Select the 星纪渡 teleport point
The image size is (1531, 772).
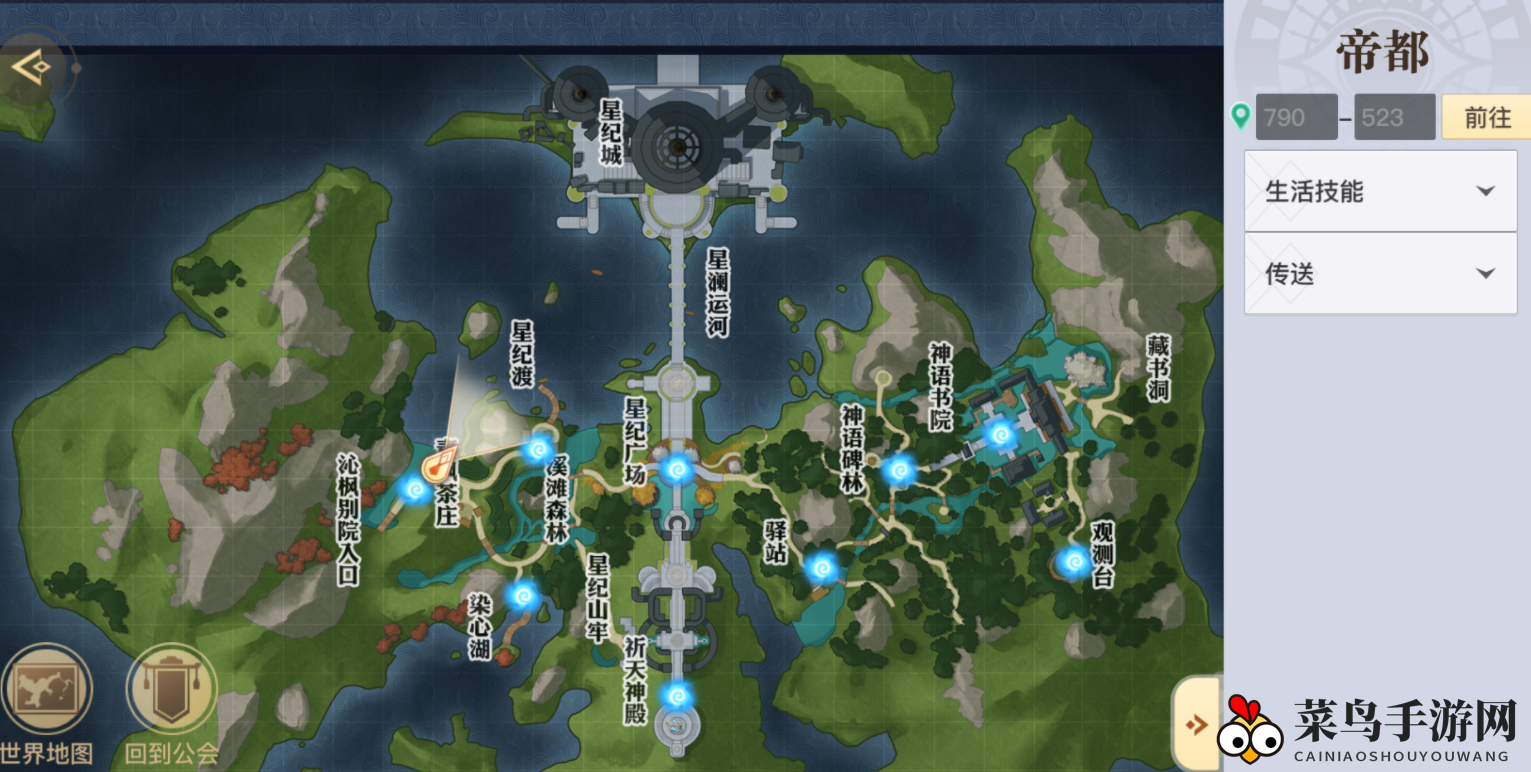coord(539,448)
